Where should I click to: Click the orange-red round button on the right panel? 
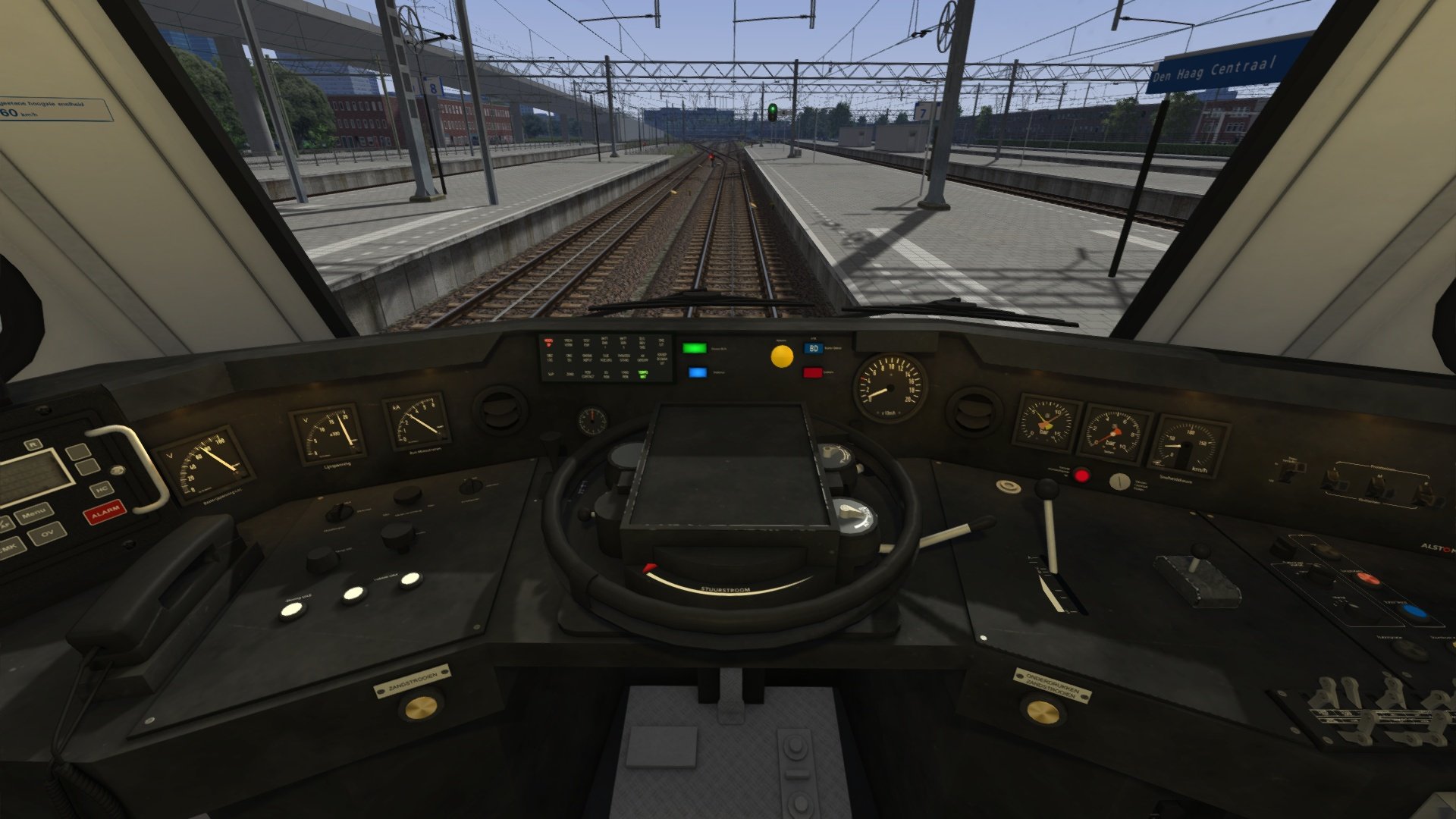point(1367,579)
